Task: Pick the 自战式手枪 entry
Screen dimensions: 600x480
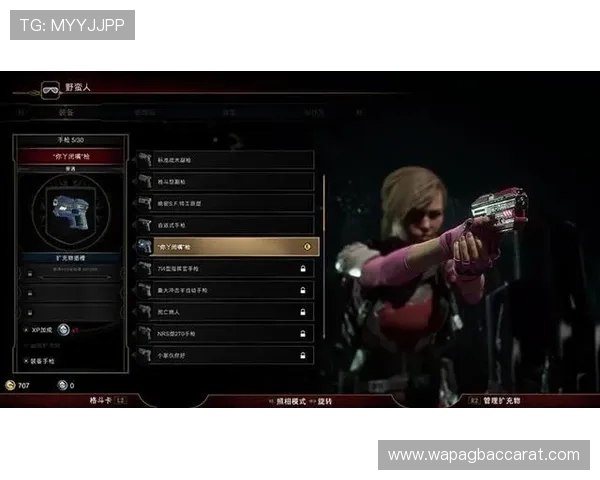Action: click(x=225, y=225)
